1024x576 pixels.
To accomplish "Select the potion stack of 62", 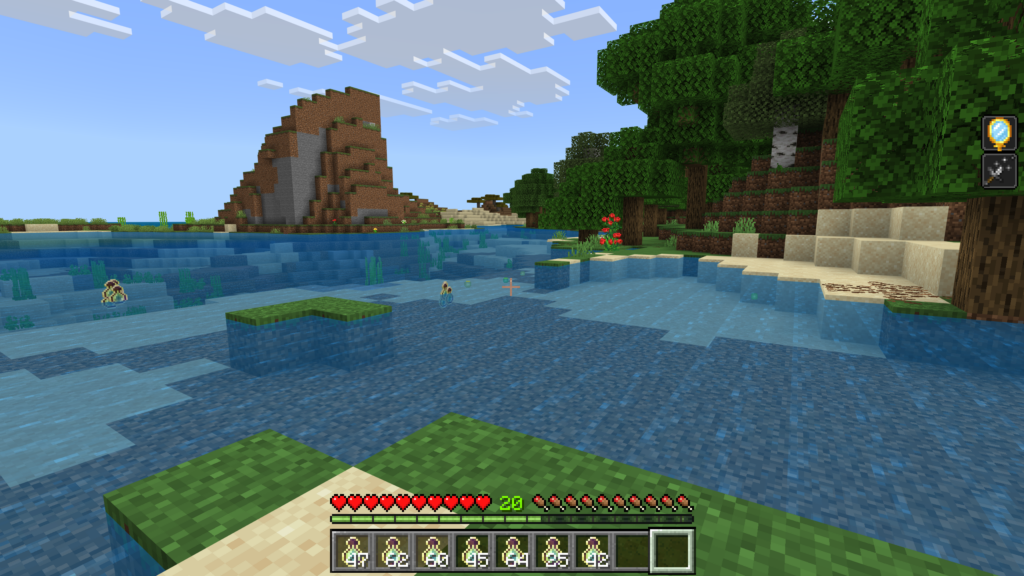I will [x=392, y=551].
